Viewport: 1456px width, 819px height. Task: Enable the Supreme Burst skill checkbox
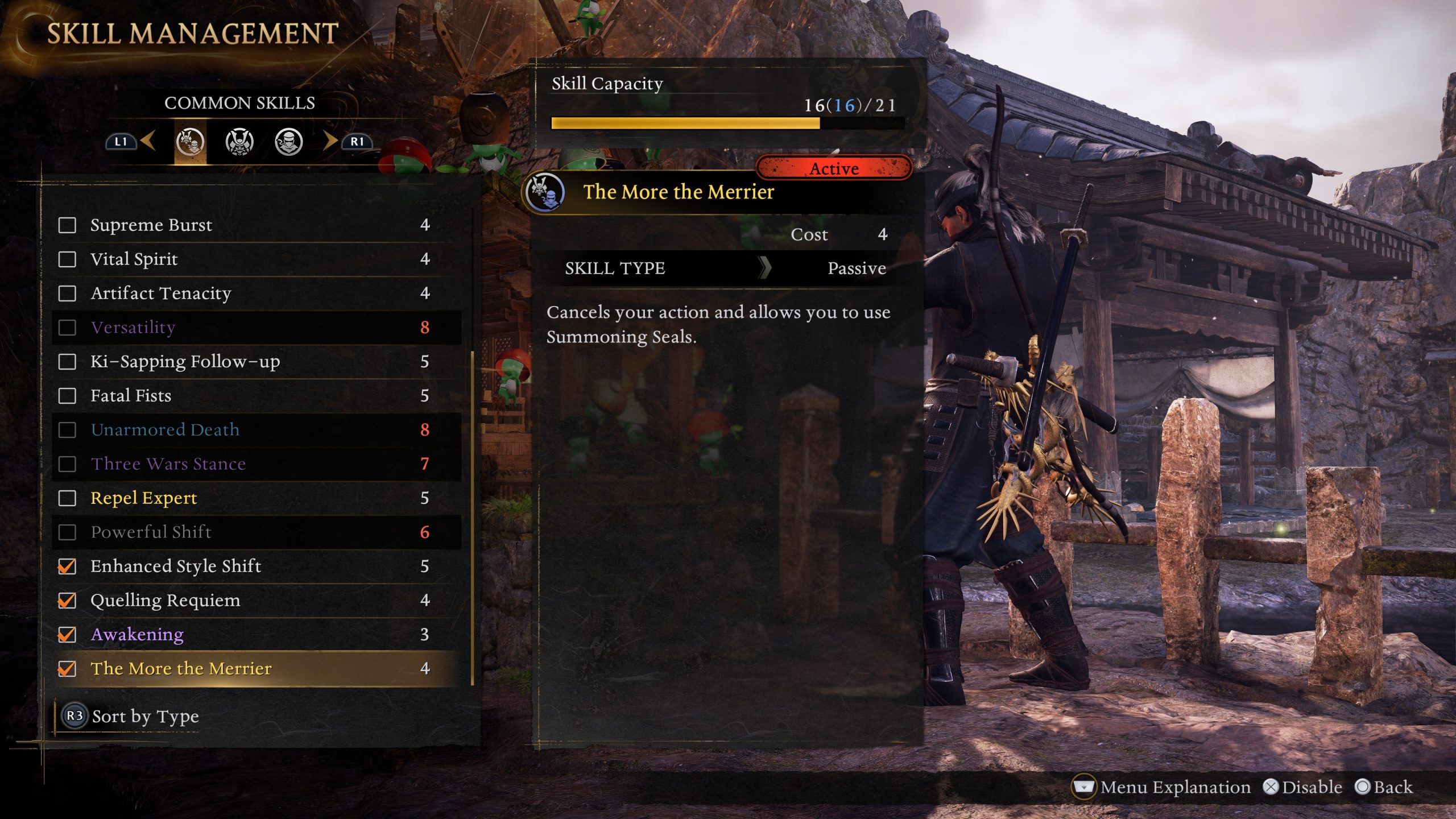pyautogui.click(x=67, y=225)
